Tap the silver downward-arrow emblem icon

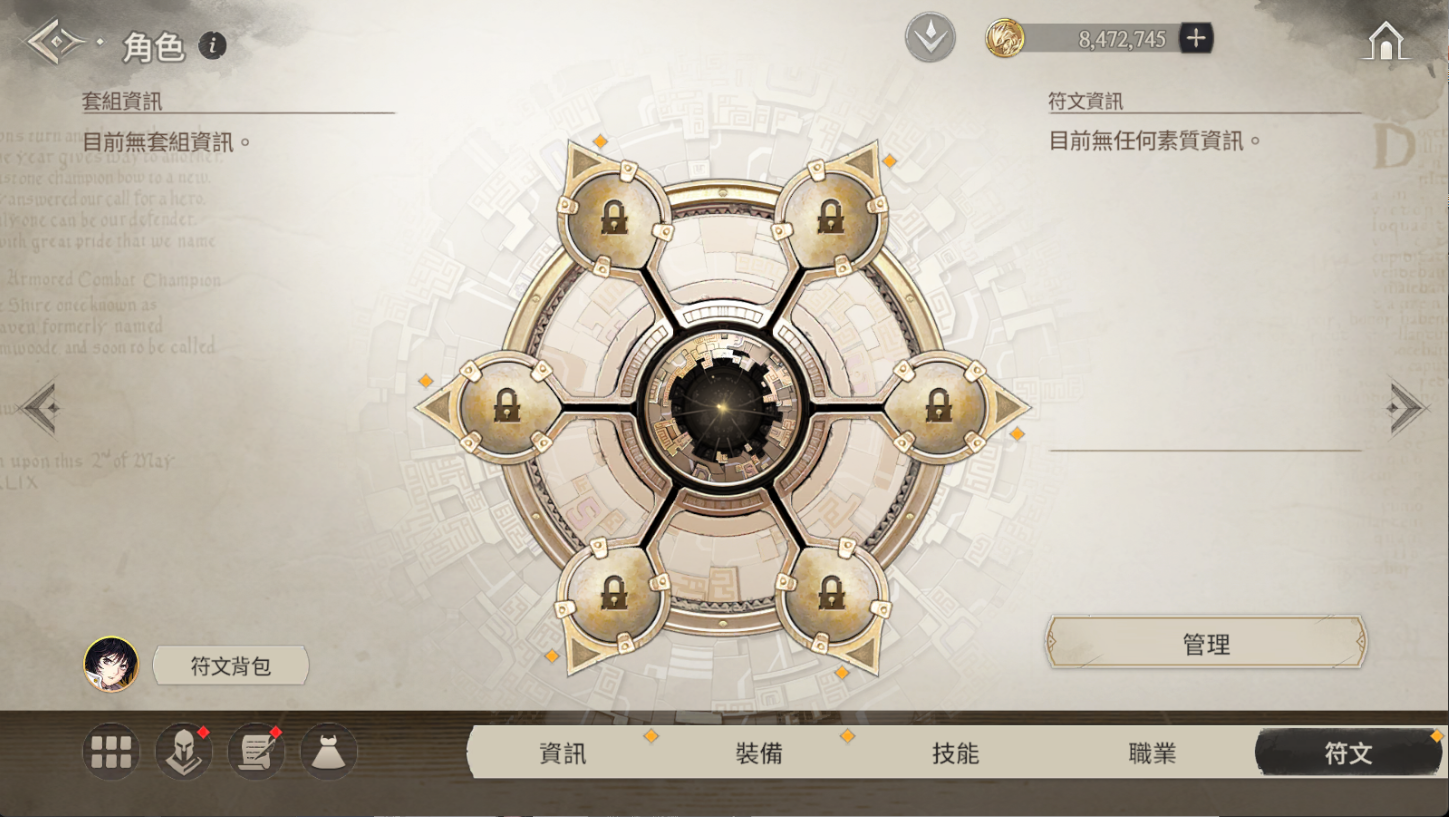click(x=930, y=39)
